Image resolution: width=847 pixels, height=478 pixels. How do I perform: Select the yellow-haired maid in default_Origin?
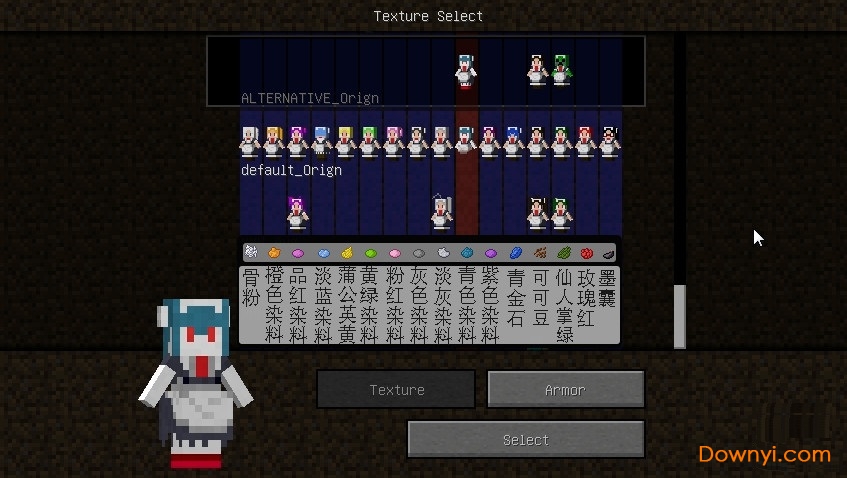(x=345, y=141)
